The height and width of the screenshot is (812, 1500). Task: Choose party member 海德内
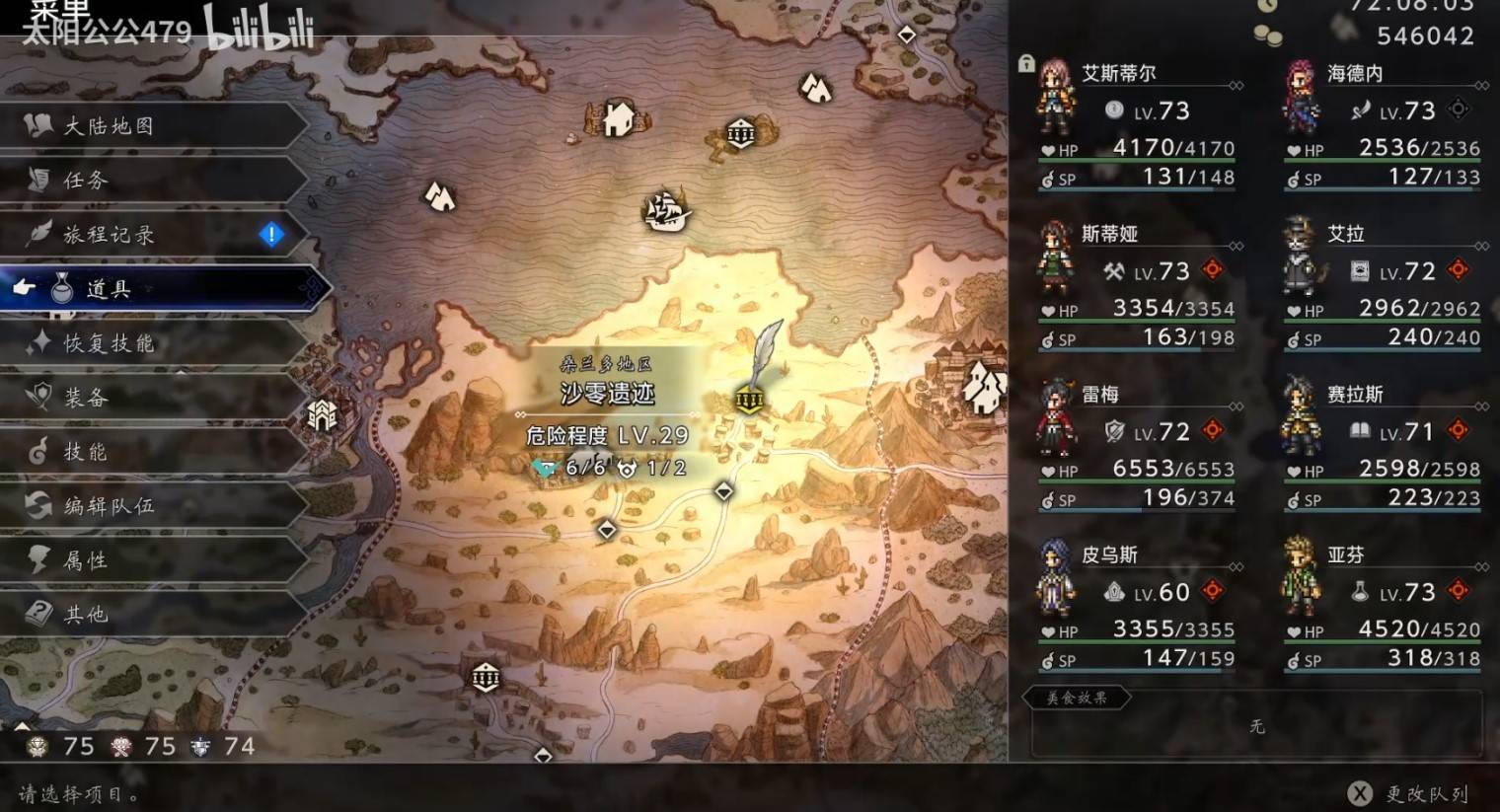tap(1382, 123)
